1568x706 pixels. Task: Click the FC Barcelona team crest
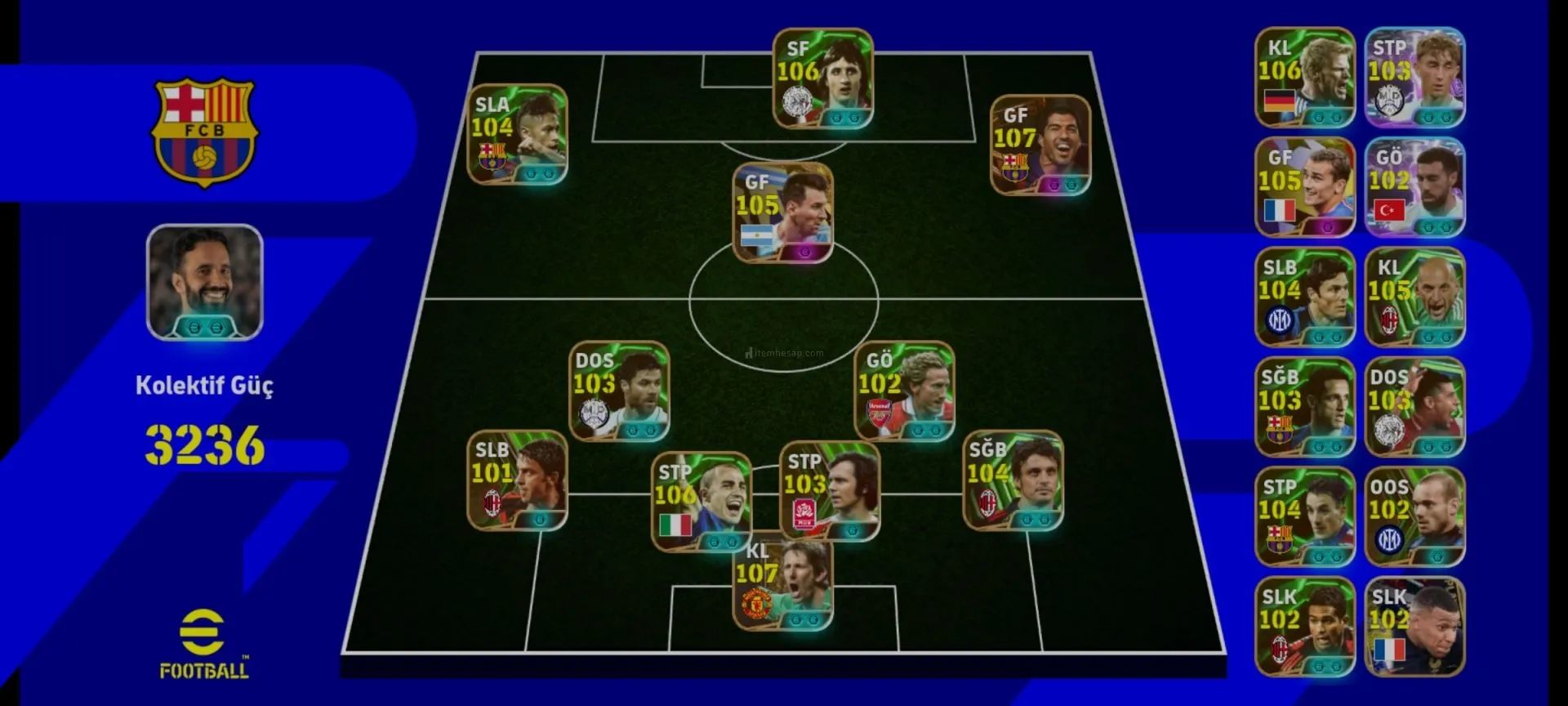204,131
